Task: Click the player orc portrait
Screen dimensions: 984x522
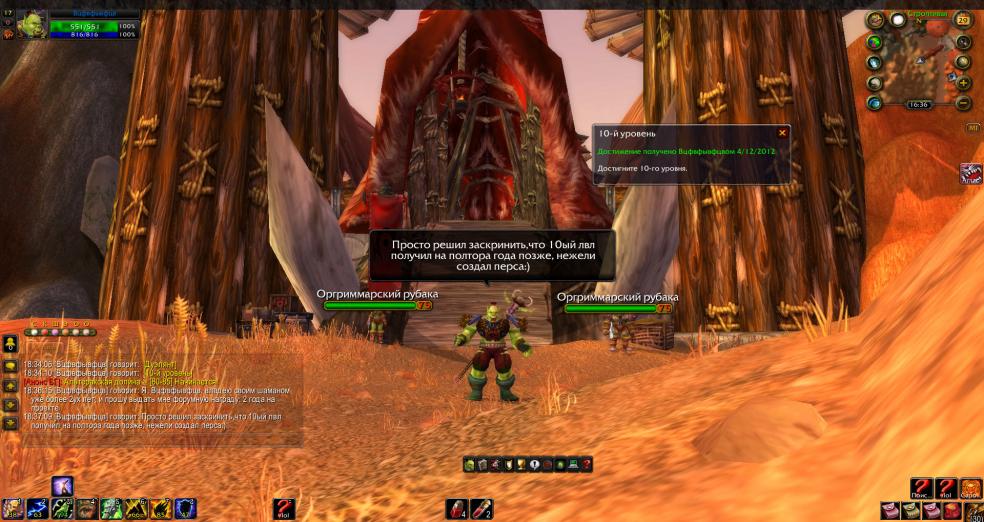Action: 31,23
